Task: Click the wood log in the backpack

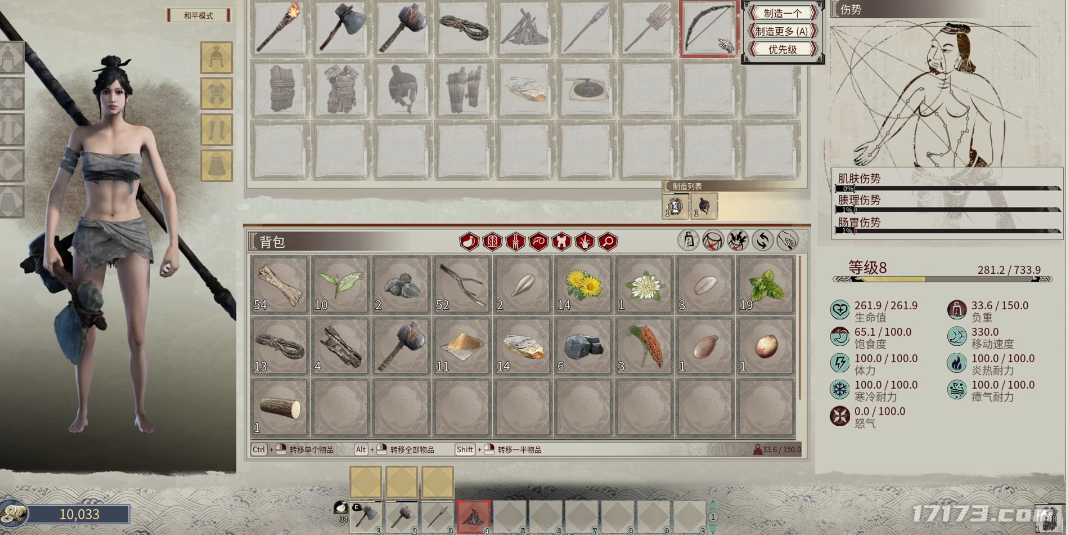Action: tap(280, 406)
